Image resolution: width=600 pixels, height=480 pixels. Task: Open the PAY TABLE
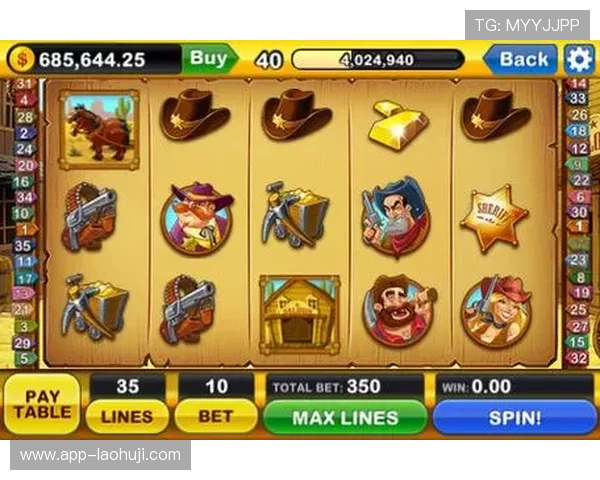pyautogui.click(x=42, y=402)
